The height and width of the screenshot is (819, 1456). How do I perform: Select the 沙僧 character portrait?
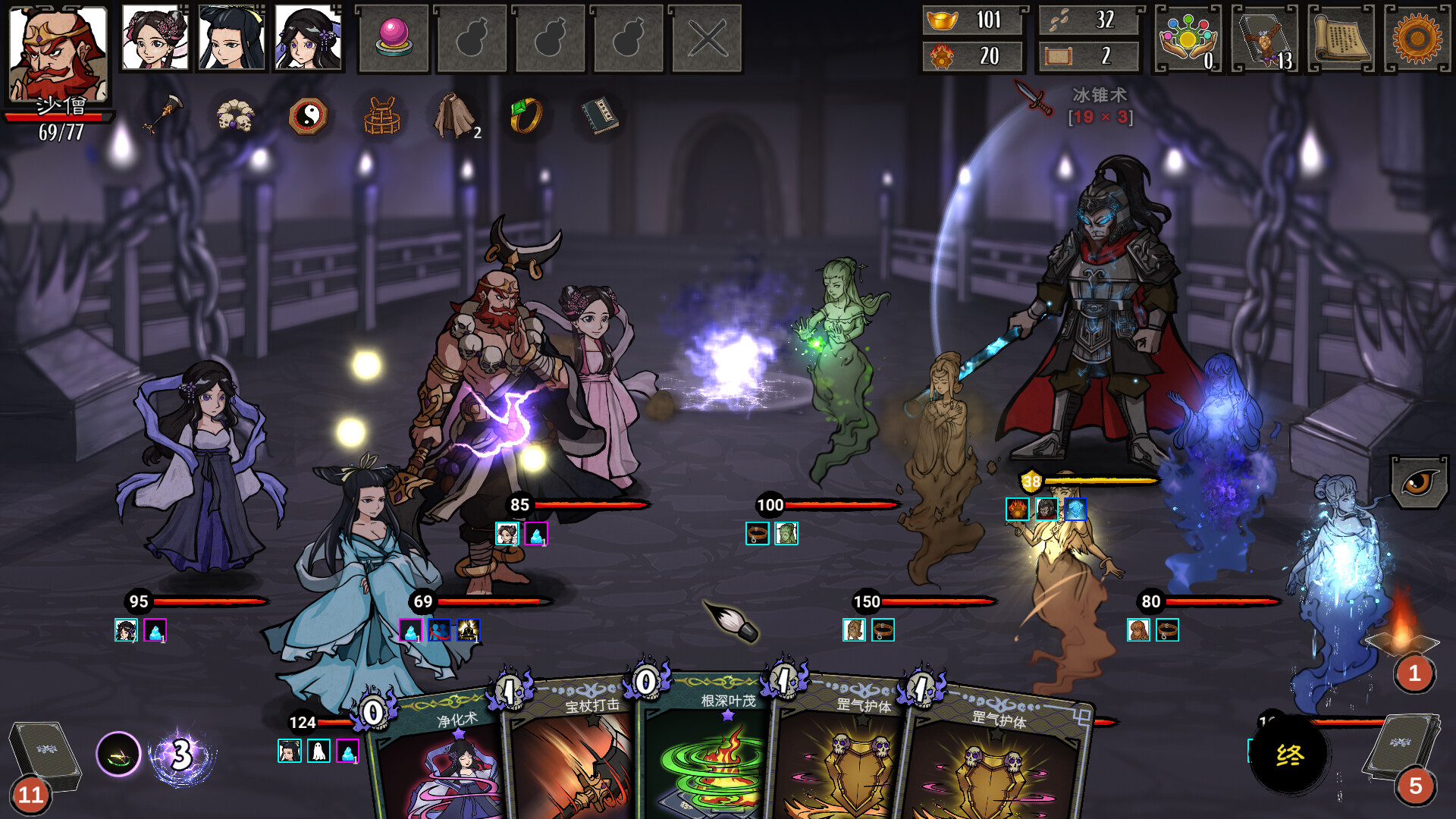click(58, 53)
